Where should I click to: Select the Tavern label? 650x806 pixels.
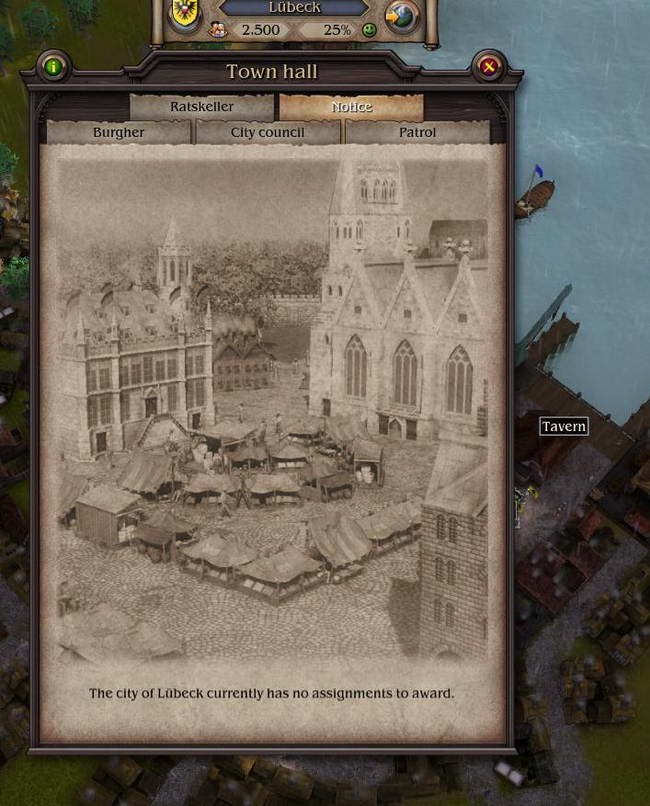(564, 427)
